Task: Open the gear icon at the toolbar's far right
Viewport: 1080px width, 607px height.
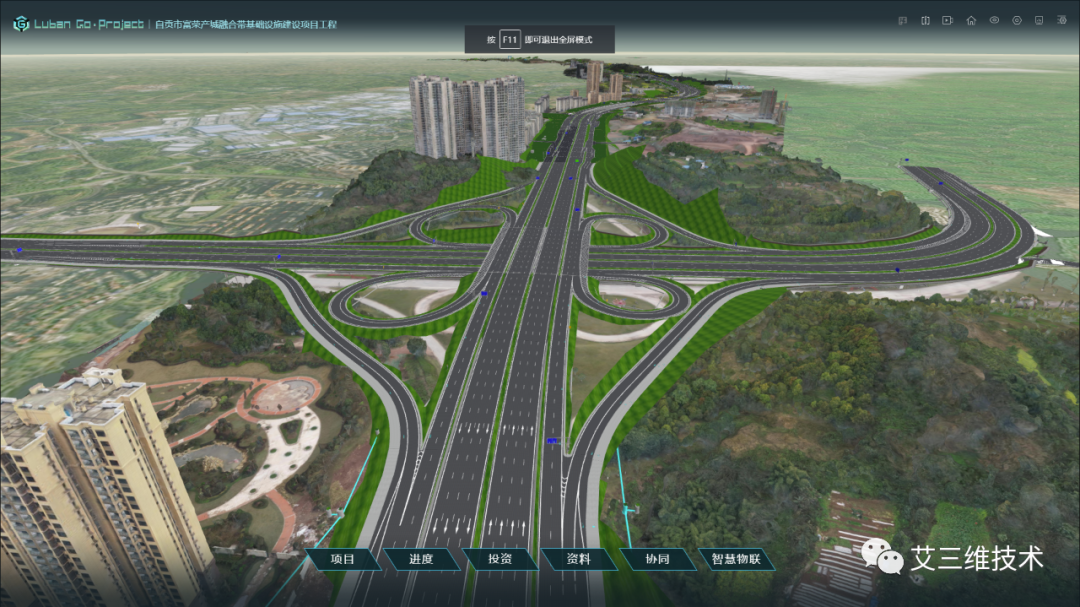Action: [1063, 20]
